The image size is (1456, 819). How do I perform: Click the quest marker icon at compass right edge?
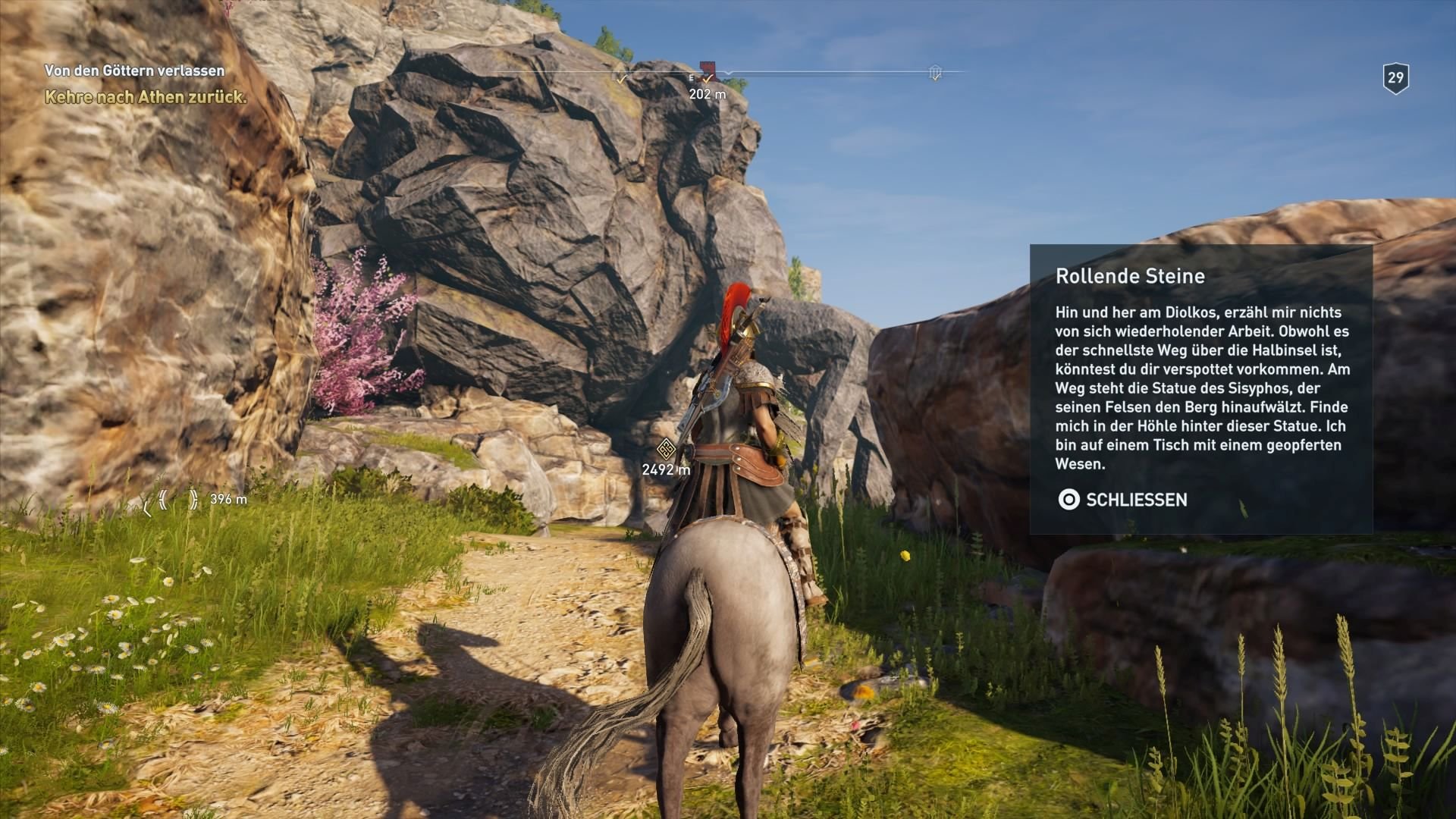point(935,73)
